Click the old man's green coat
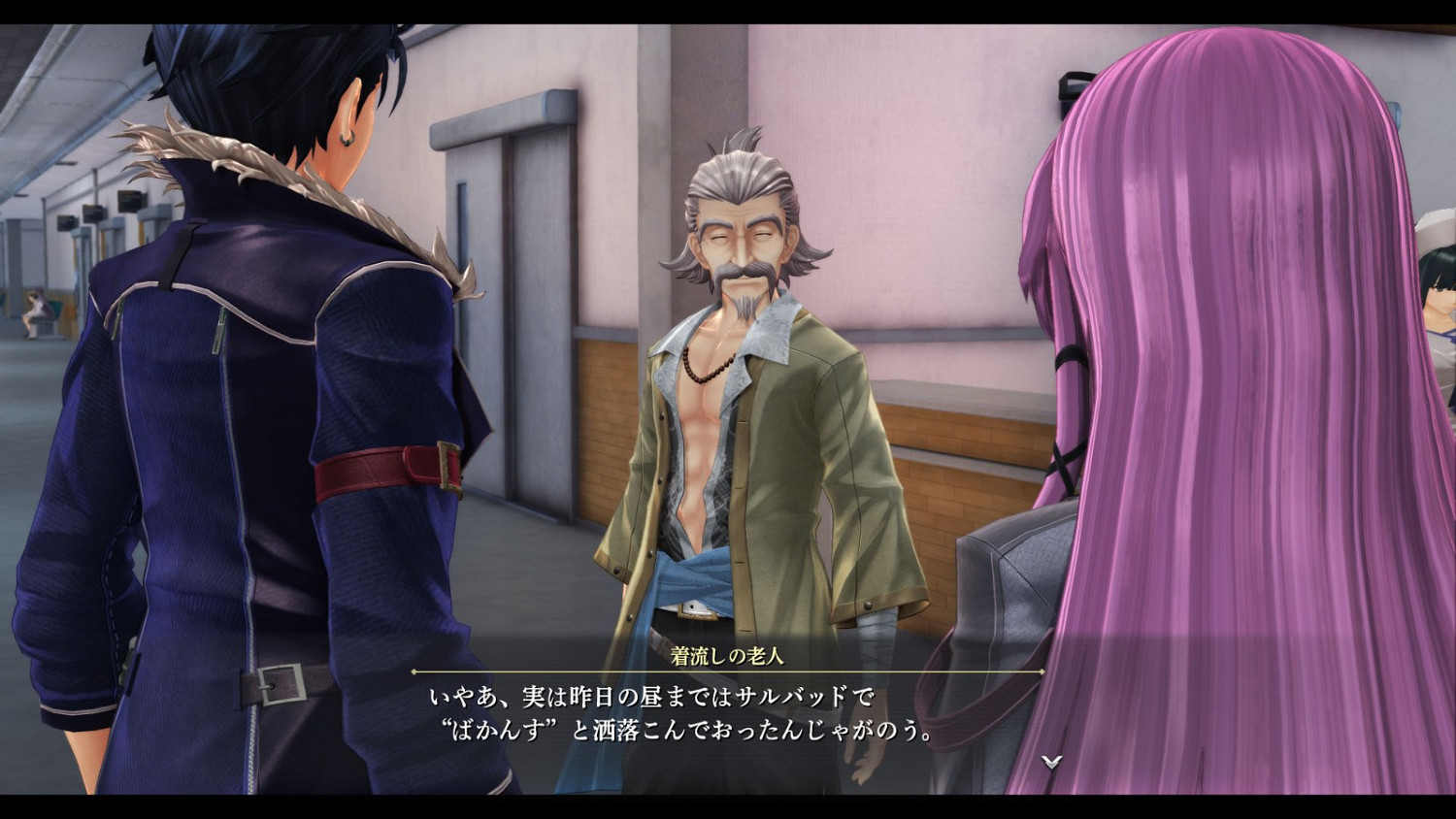 click(x=825, y=466)
